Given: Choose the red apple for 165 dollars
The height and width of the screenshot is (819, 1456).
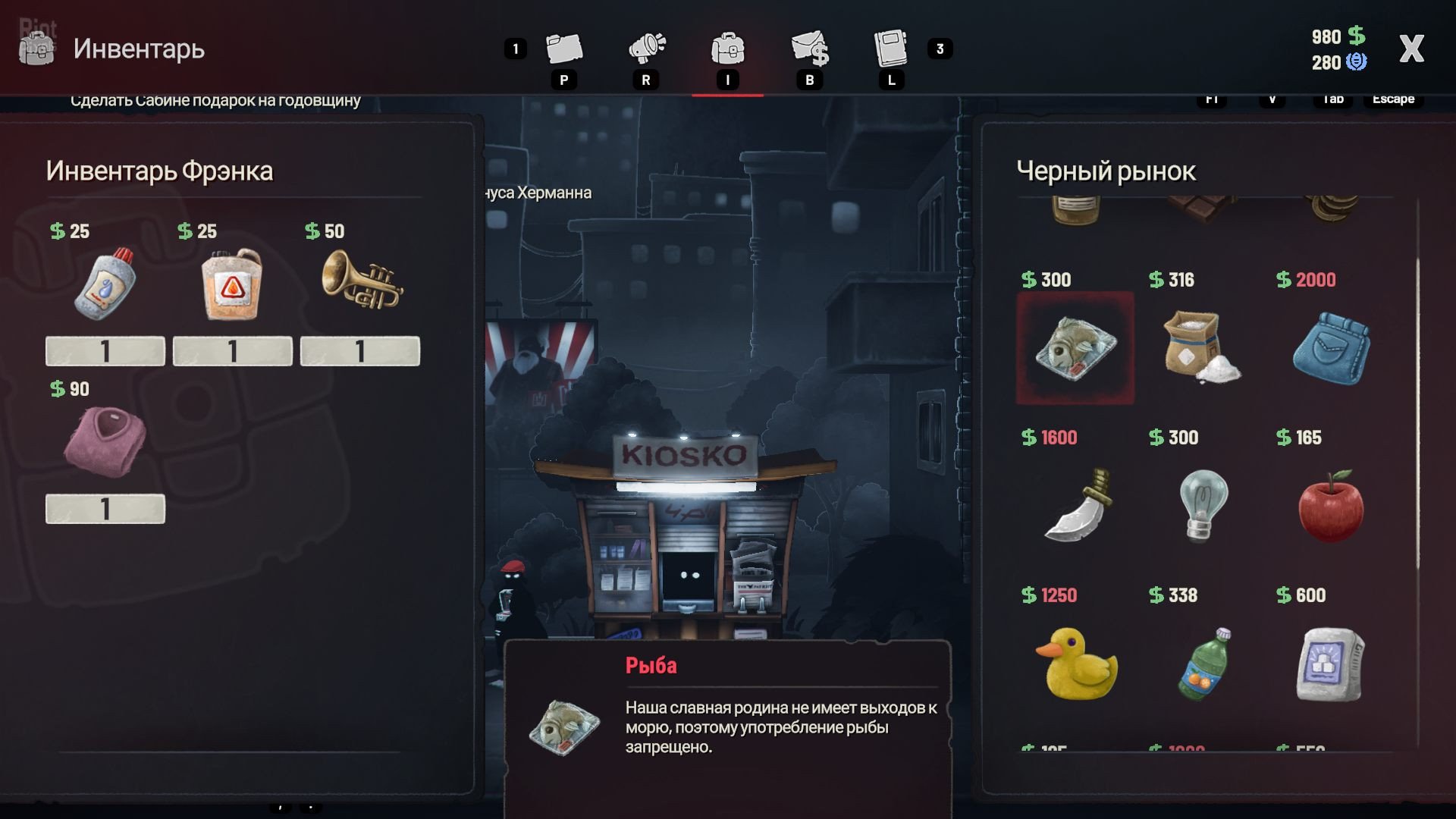Looking at the screenshot, I should tap(1330, 505).
